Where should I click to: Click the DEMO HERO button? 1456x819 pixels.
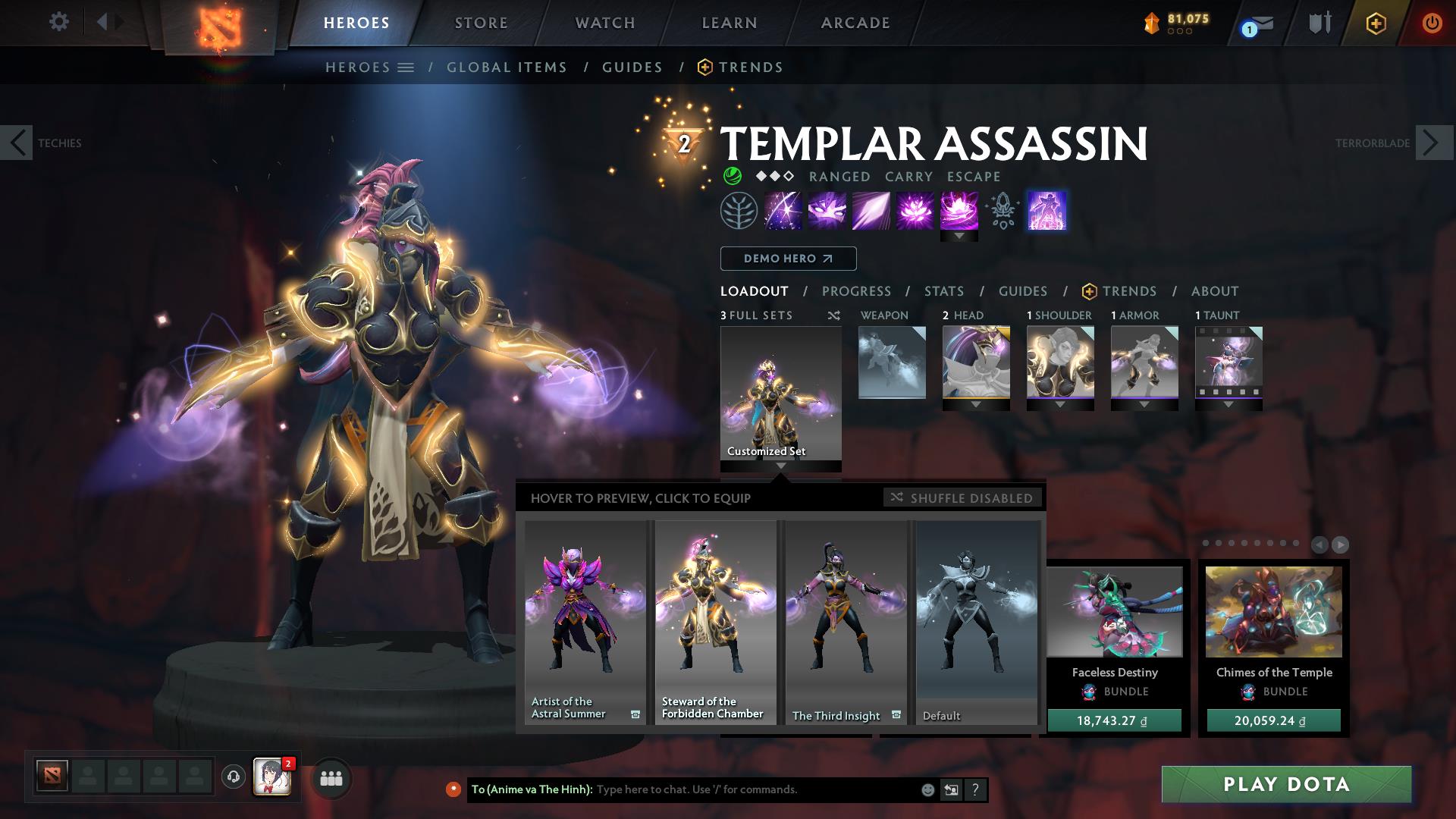(787, 259)
